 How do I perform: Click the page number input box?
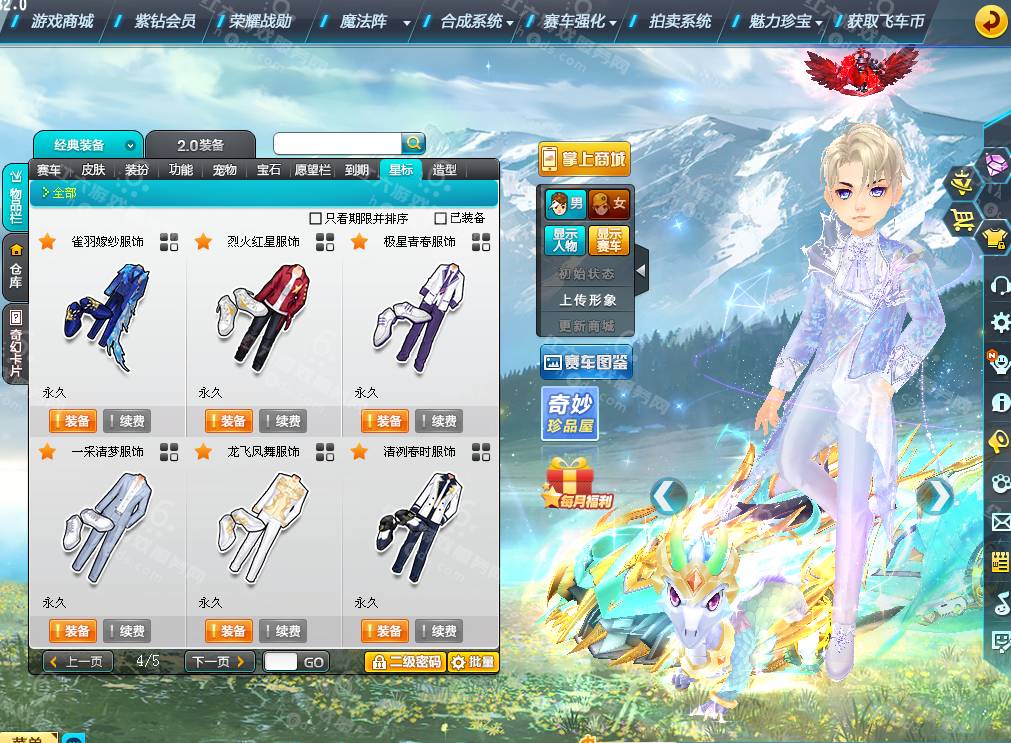coord(281,662)
